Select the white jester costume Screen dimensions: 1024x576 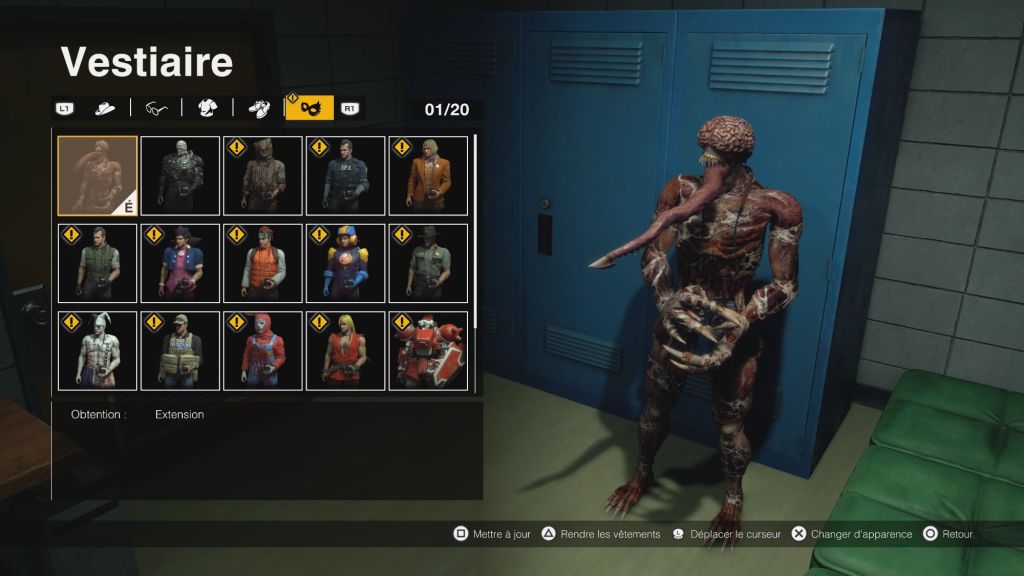[97, 350]
